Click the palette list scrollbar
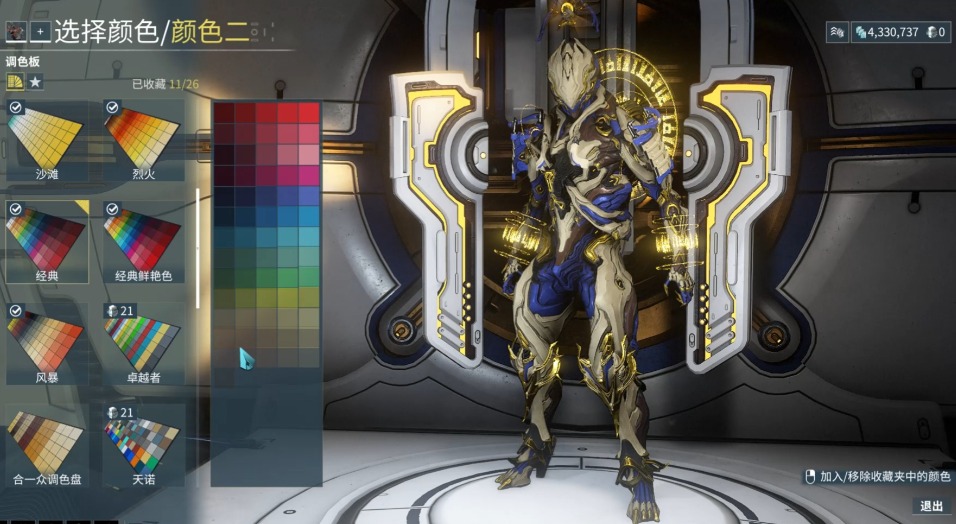 (x=198, y=247)
